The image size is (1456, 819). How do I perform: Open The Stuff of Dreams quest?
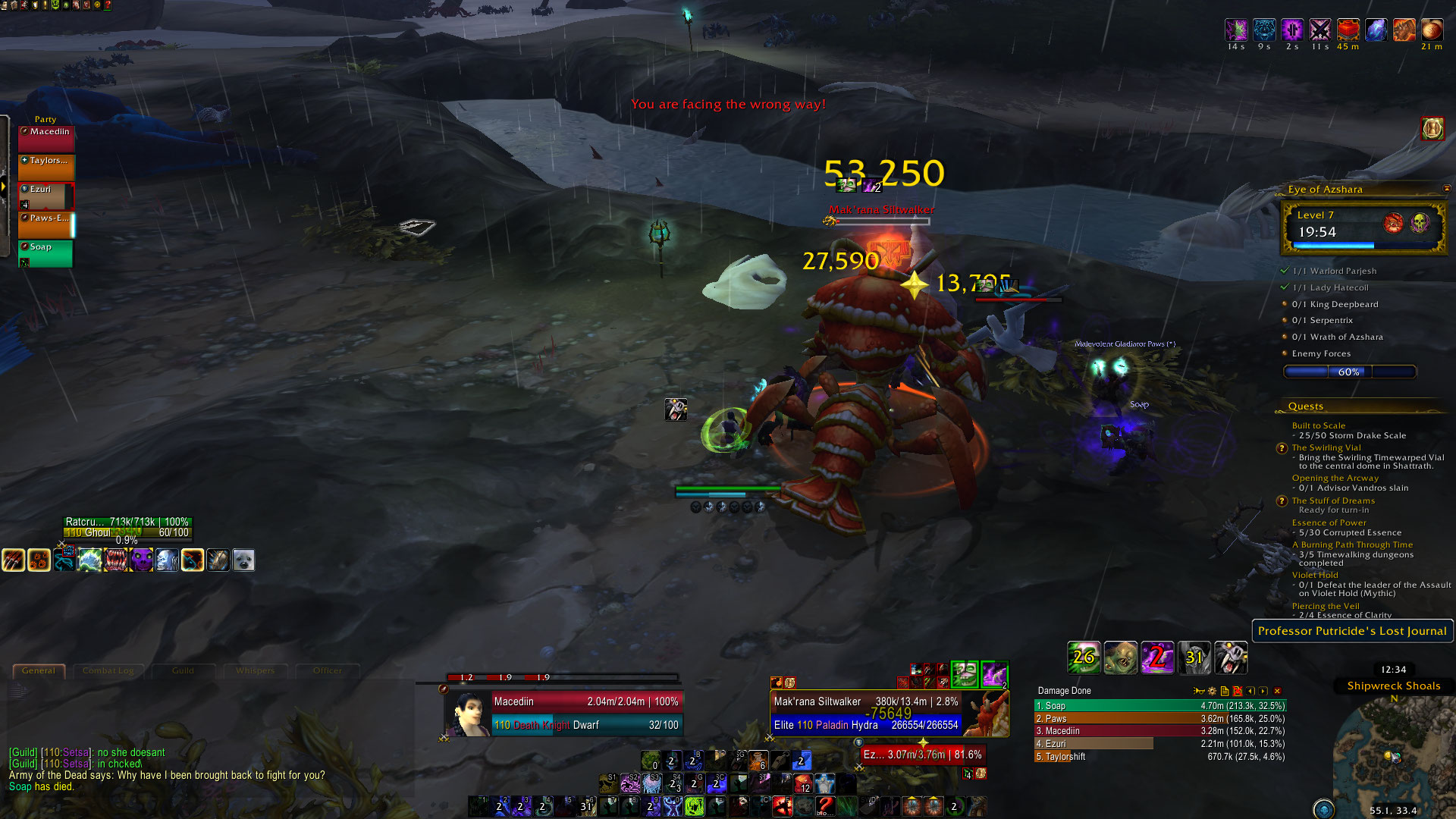coord(1333,500)
